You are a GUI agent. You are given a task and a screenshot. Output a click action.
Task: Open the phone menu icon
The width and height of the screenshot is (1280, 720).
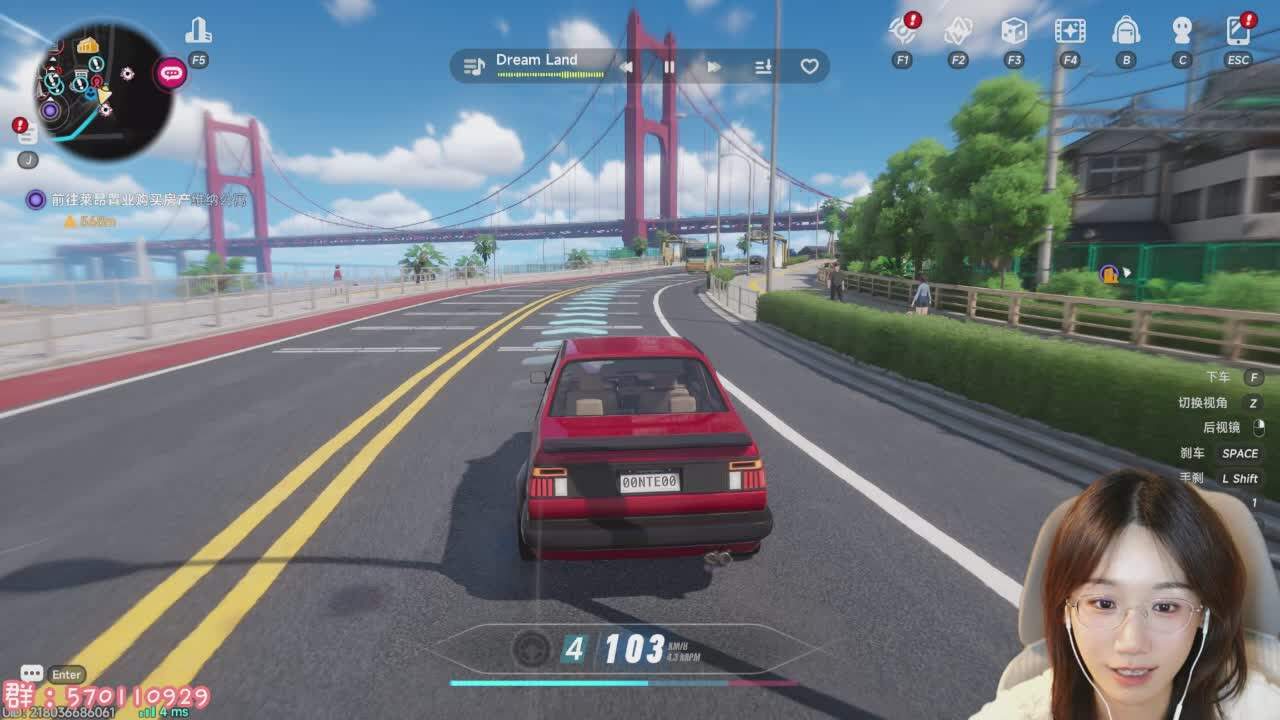pos(1238,32)
